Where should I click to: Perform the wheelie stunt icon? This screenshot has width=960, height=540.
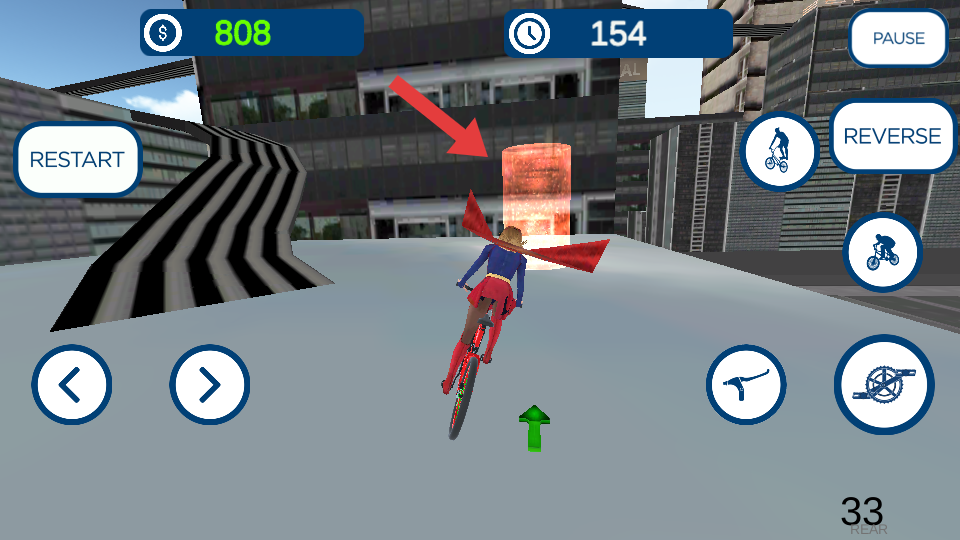click(779, 151)
